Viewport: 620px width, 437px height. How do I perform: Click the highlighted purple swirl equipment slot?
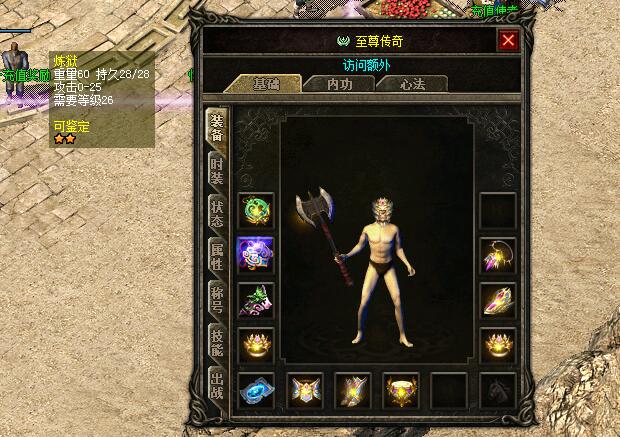coord(256,255)
